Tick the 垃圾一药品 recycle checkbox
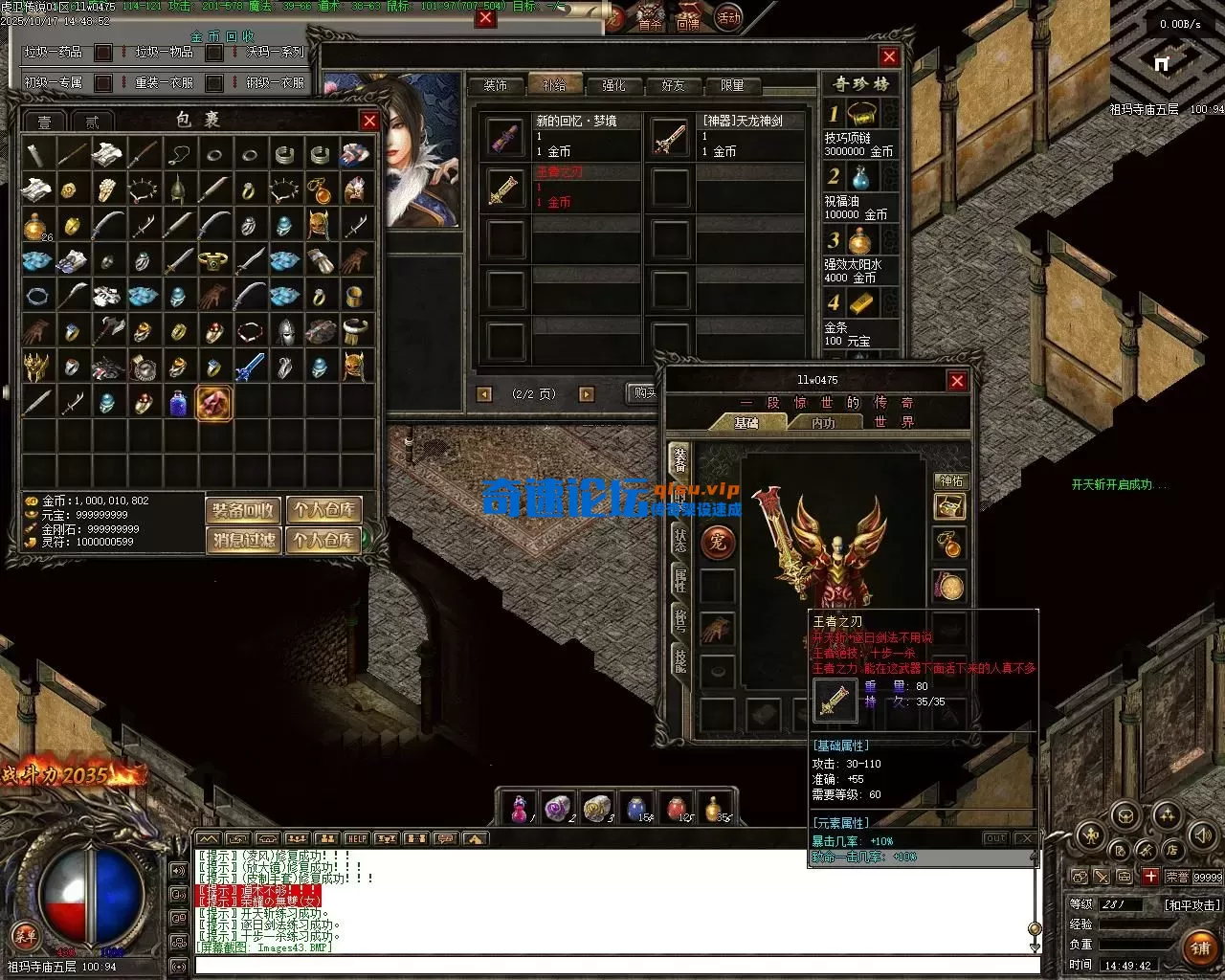 tap(103, 53)
